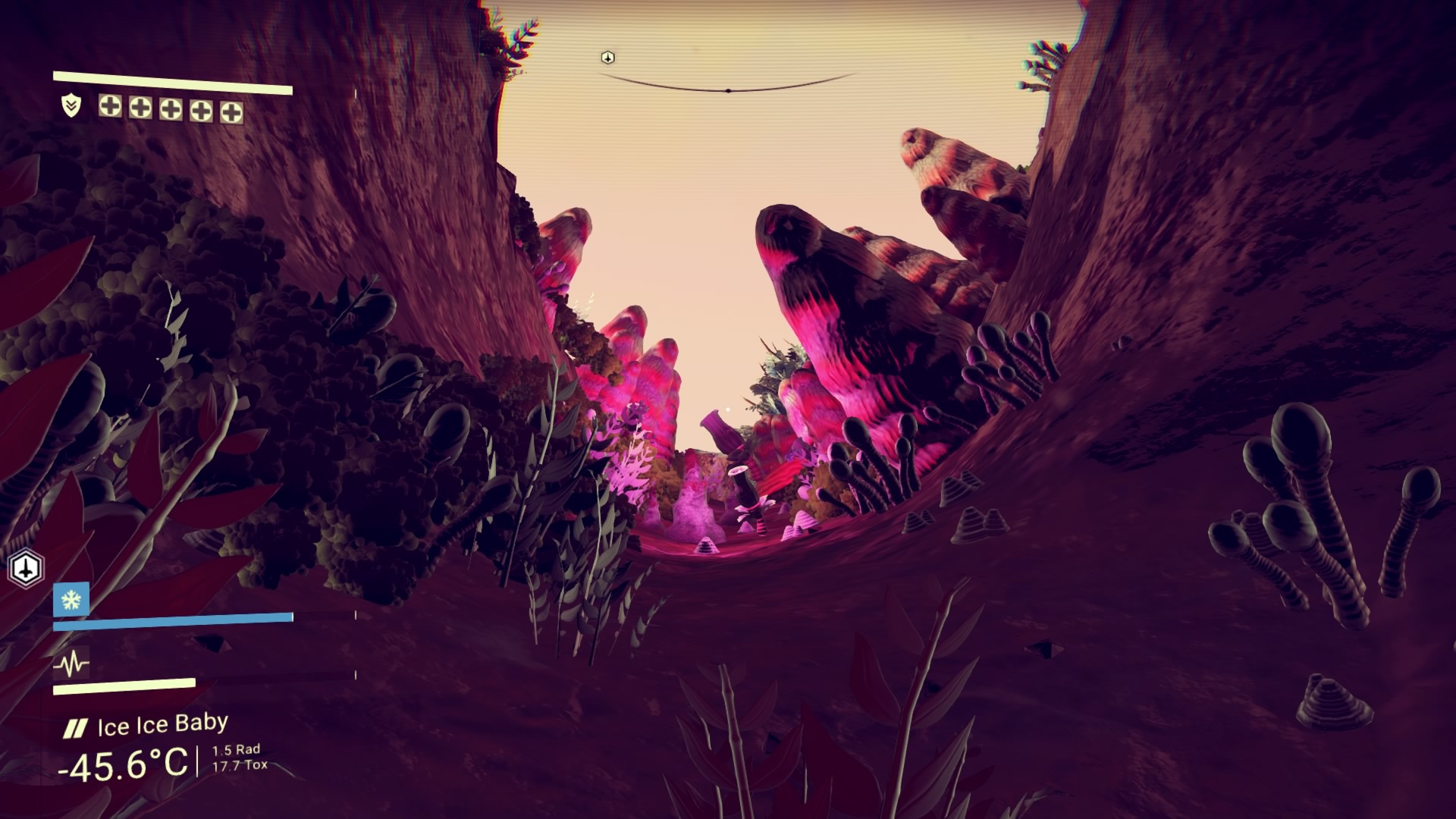This screenshot has height=819, width=1456.
Task: Click the curved compass bar
Action: [728, 88]
